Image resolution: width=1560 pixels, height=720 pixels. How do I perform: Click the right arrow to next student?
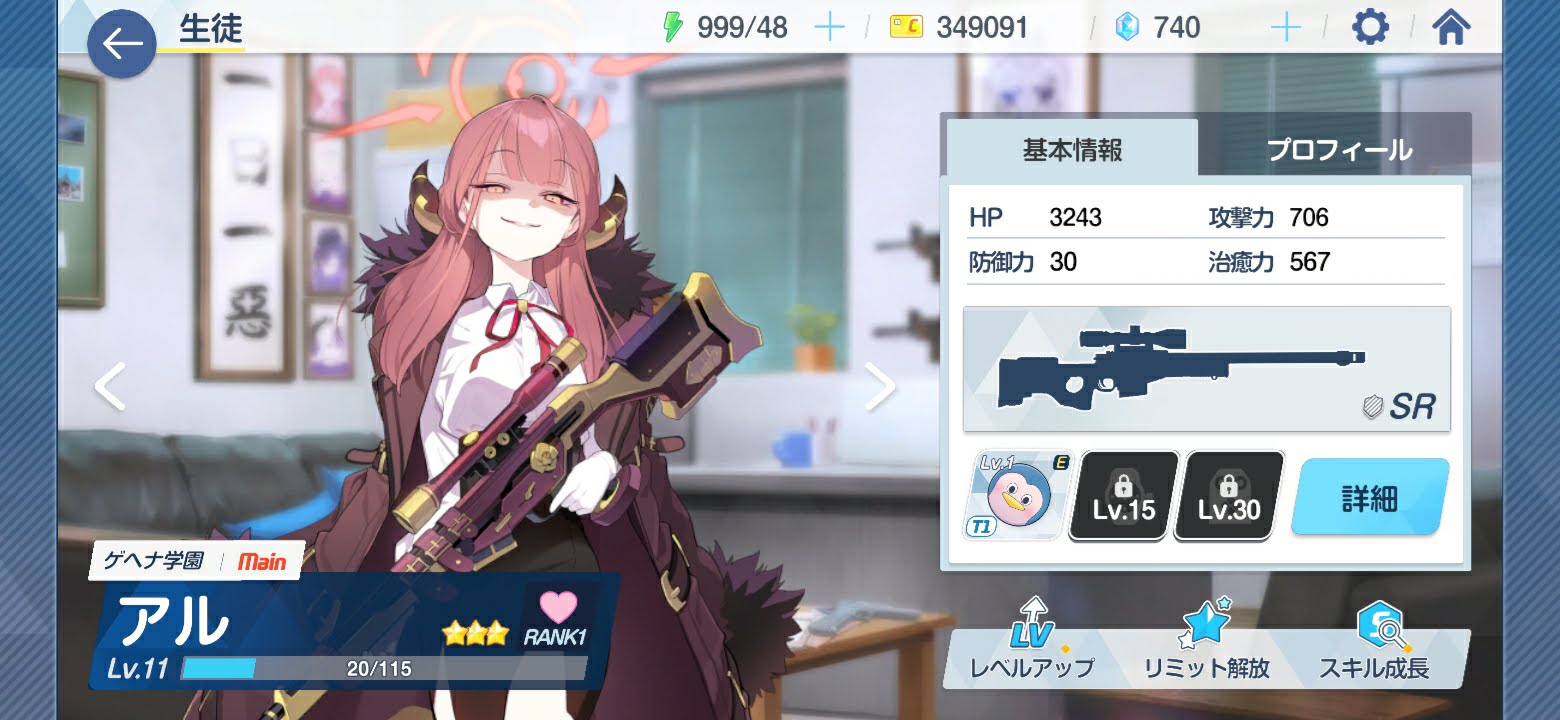882,384
